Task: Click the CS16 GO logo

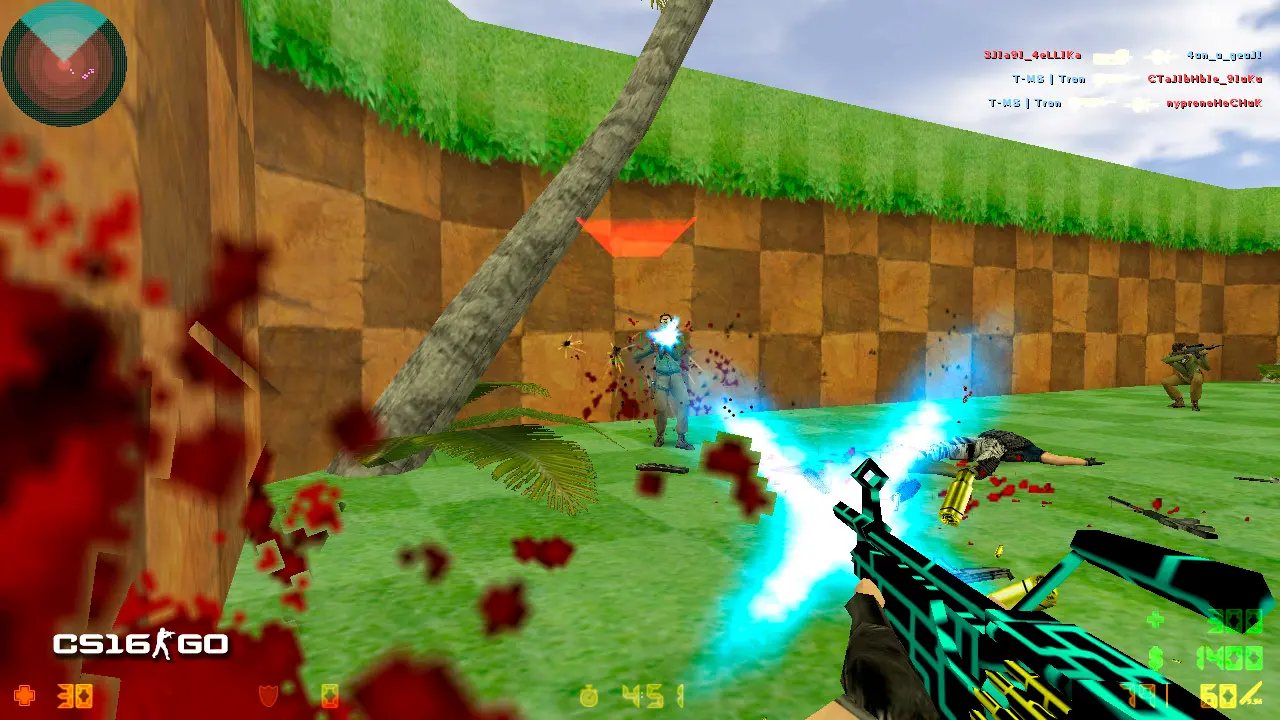Action: point(140,645)
